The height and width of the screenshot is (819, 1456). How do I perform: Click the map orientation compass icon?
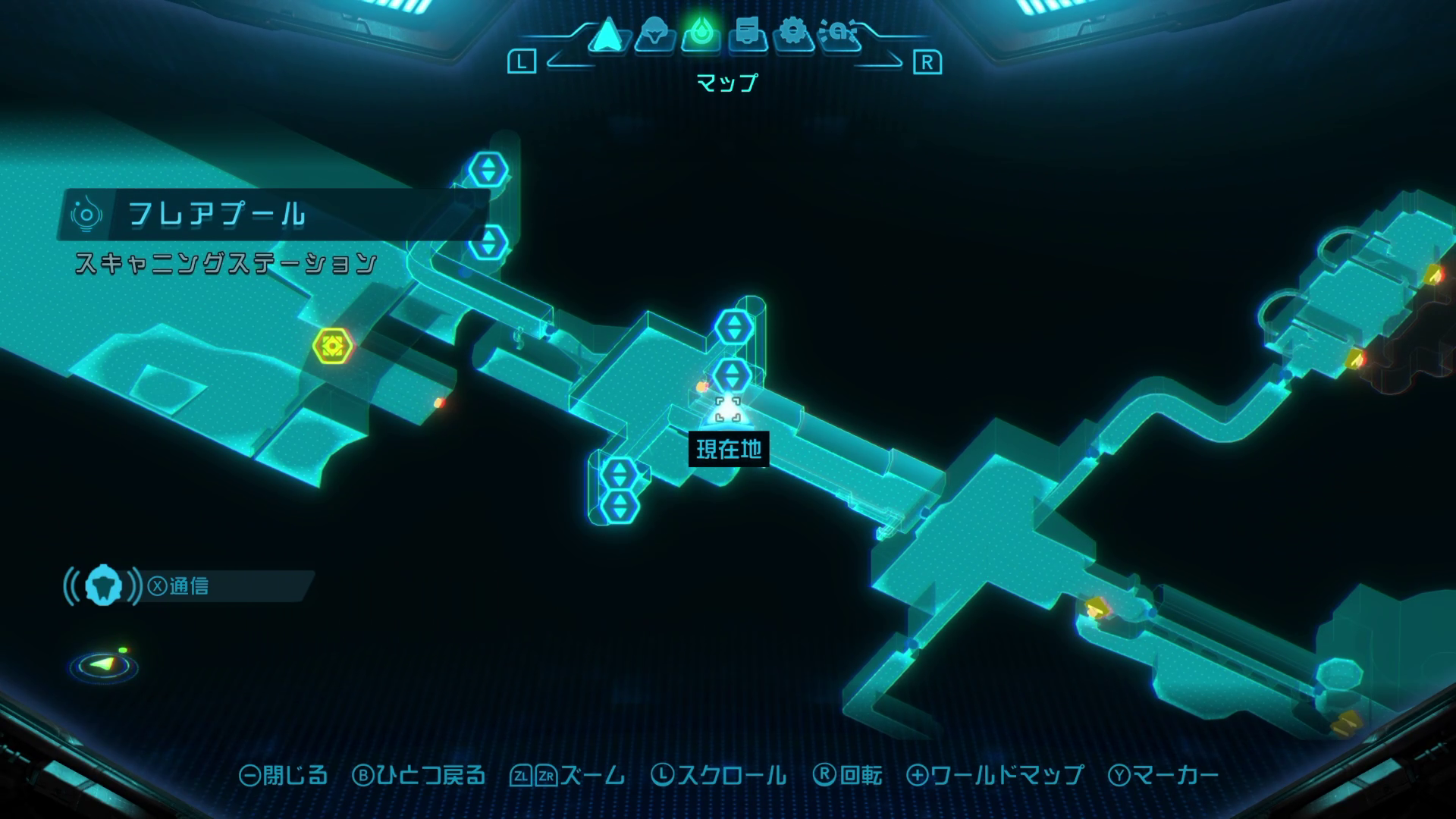click(x=104, y=665)
